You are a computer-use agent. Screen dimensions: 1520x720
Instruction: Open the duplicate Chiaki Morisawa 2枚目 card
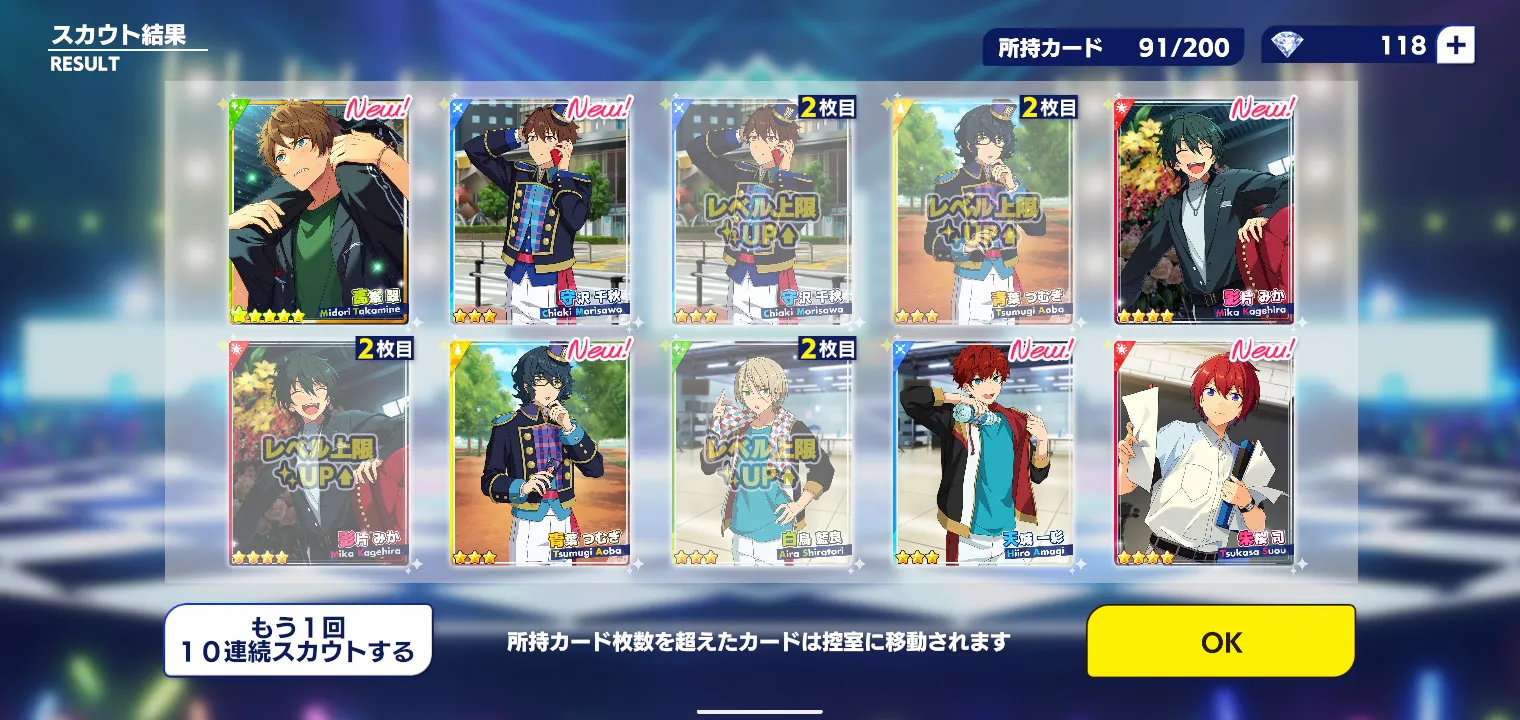click(x=762, y=211)
